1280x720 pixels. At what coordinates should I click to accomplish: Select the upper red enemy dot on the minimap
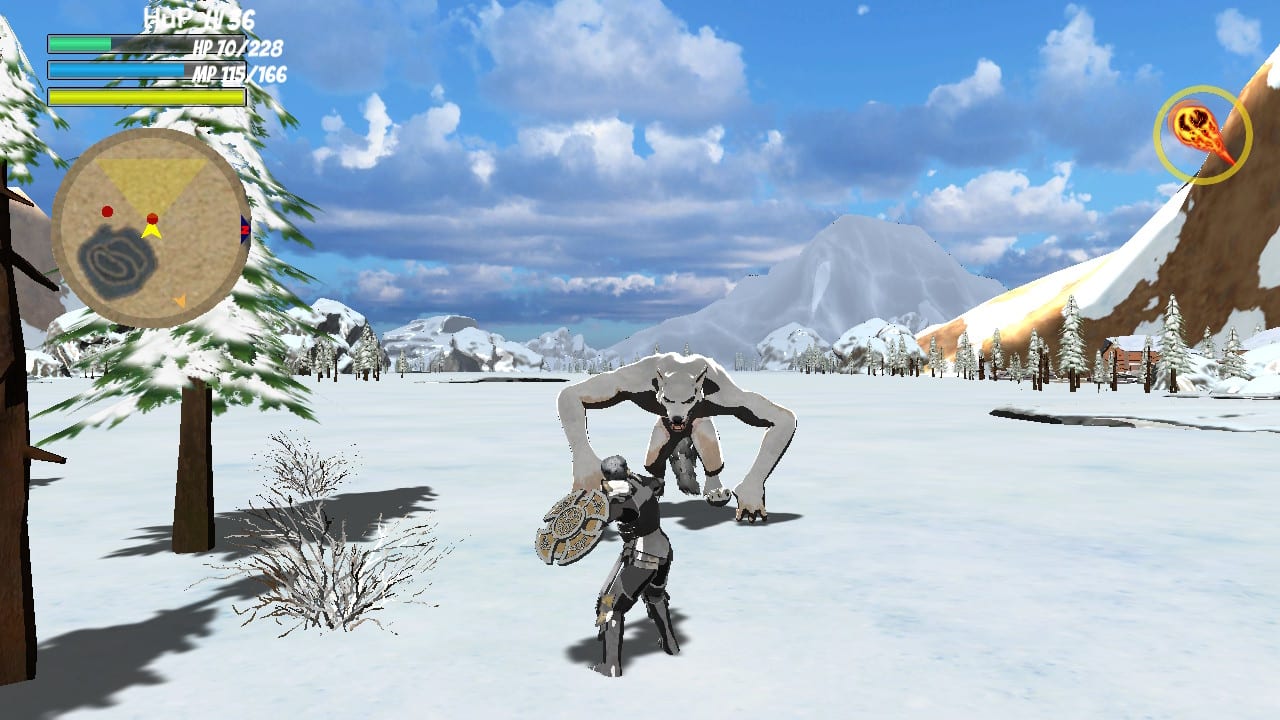click(107, 212)
